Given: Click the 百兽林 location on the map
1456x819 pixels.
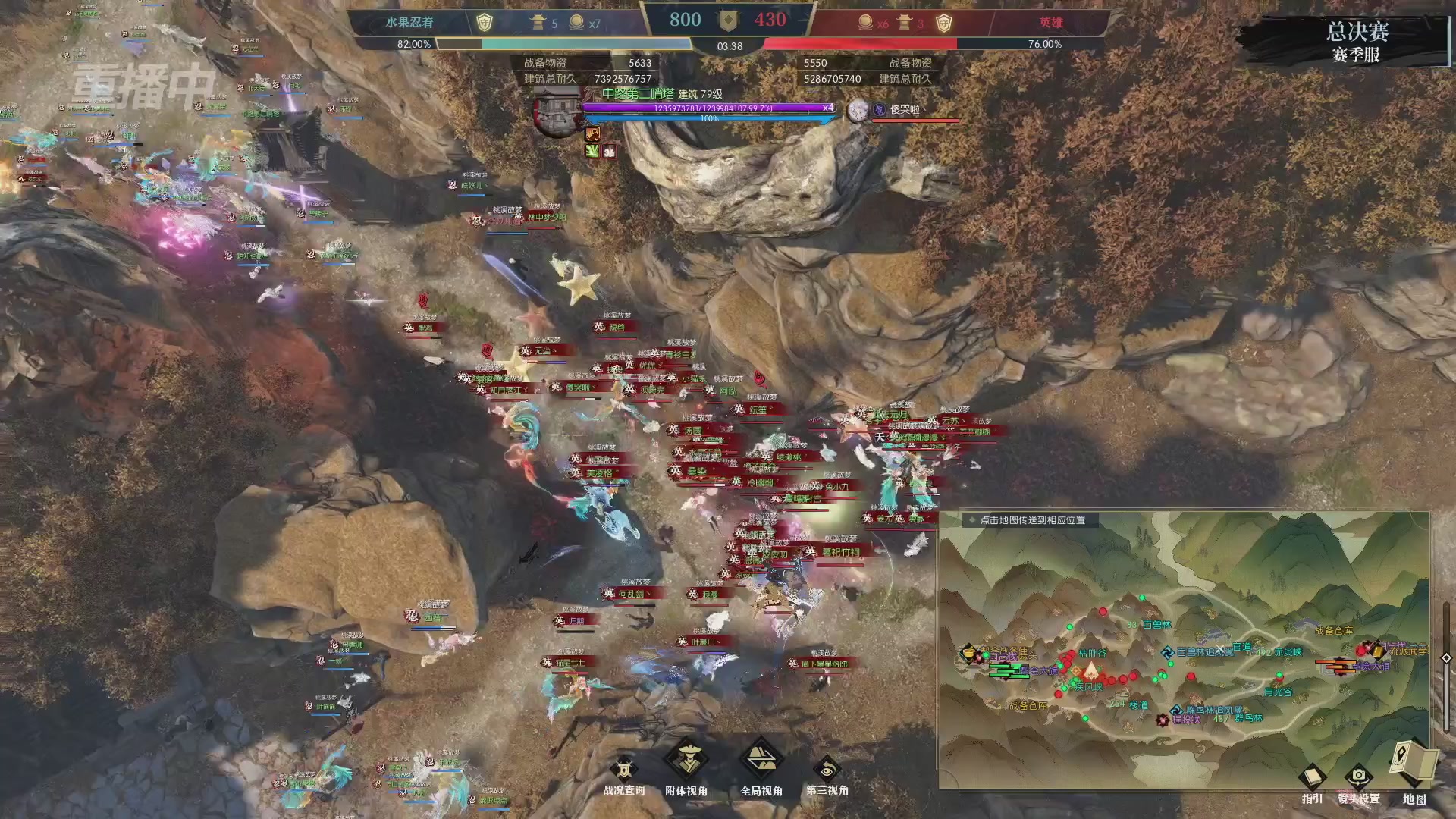Looking at the screenshot, I should tap(1156, 625).
